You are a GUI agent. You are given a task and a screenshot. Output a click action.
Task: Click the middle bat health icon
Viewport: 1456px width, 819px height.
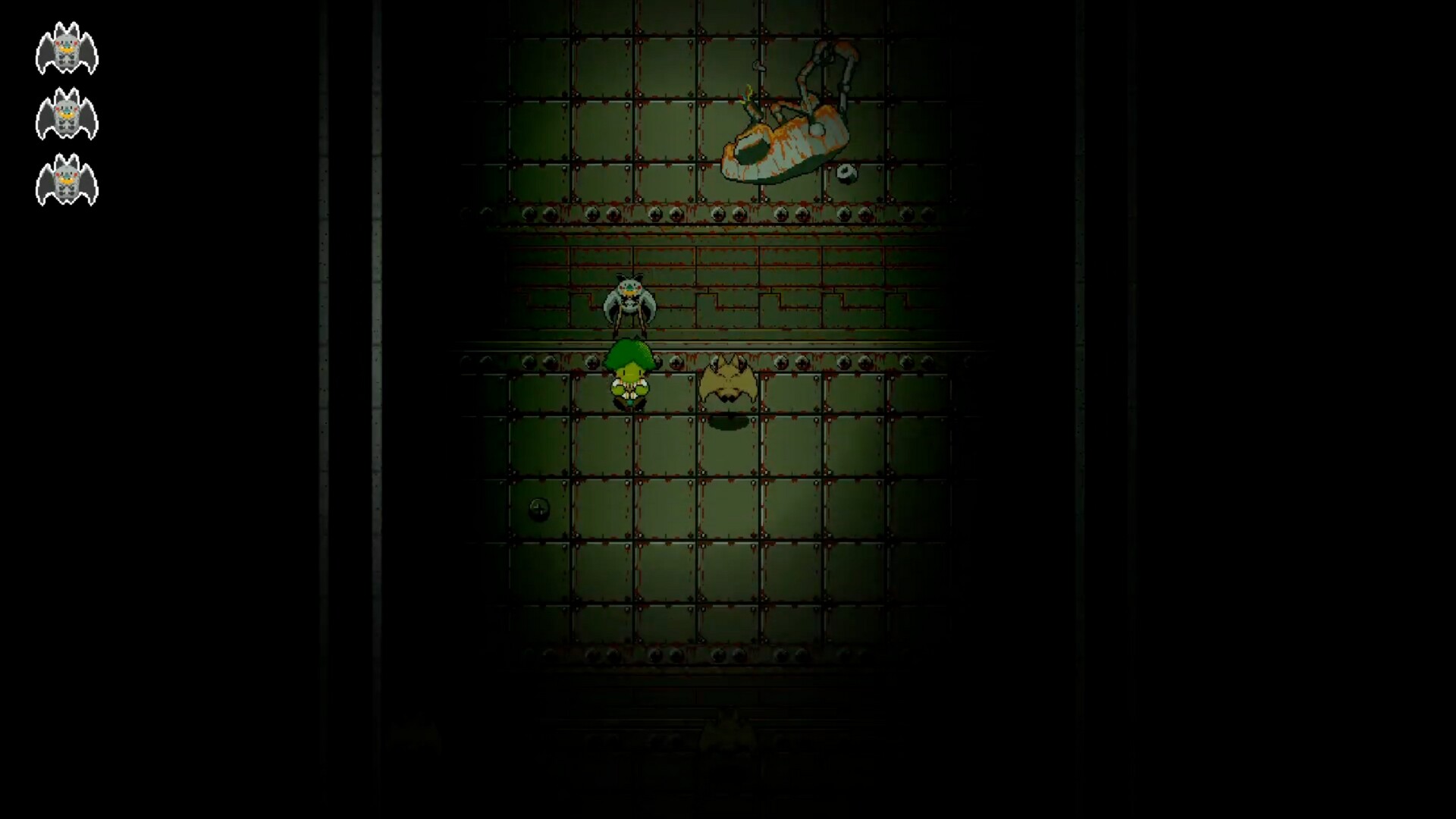point(67,114)
